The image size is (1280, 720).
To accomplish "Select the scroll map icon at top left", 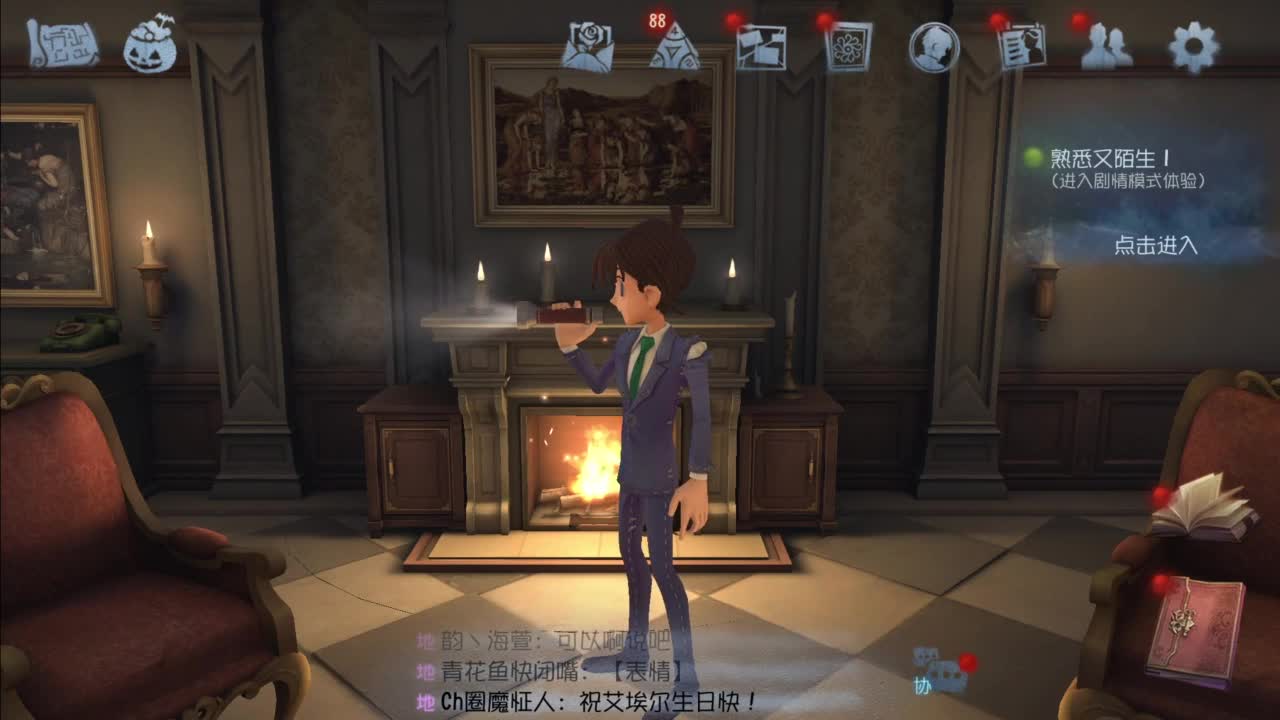I will pos(60,42).
